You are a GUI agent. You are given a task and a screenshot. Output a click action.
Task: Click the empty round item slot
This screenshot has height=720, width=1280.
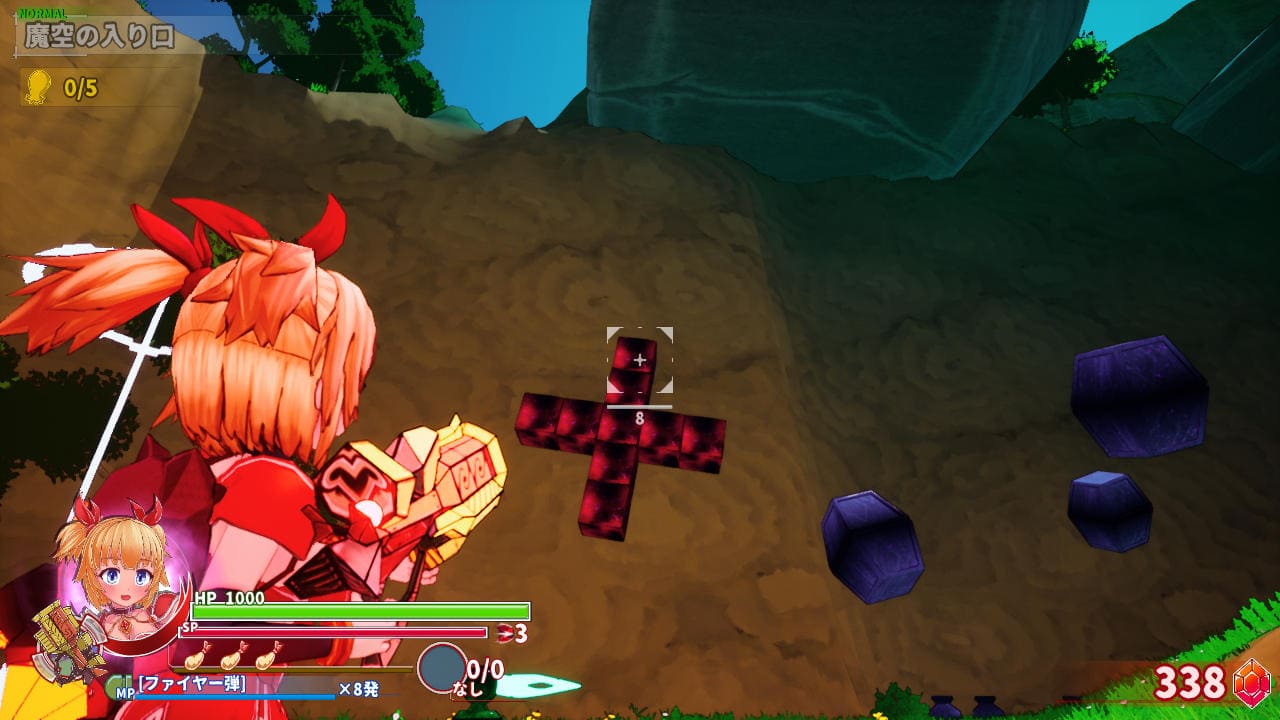(441, 667)
